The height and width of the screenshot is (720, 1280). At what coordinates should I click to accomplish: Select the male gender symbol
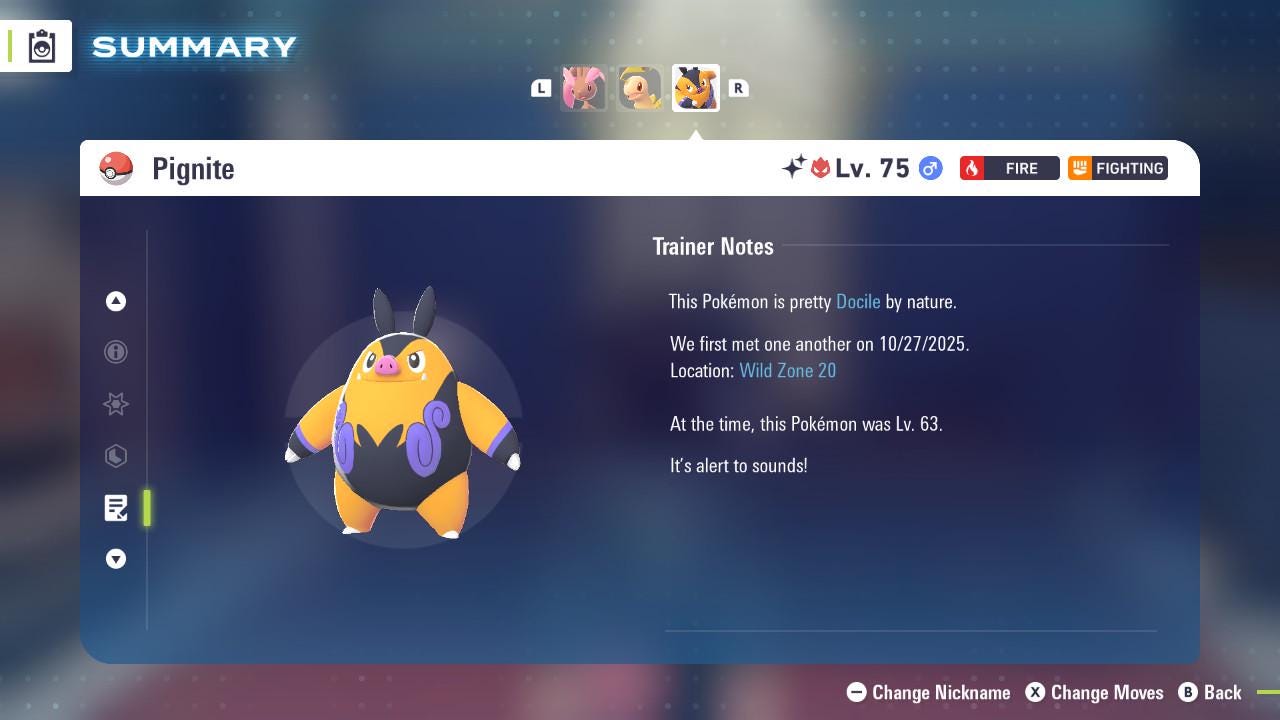[929, 168]
